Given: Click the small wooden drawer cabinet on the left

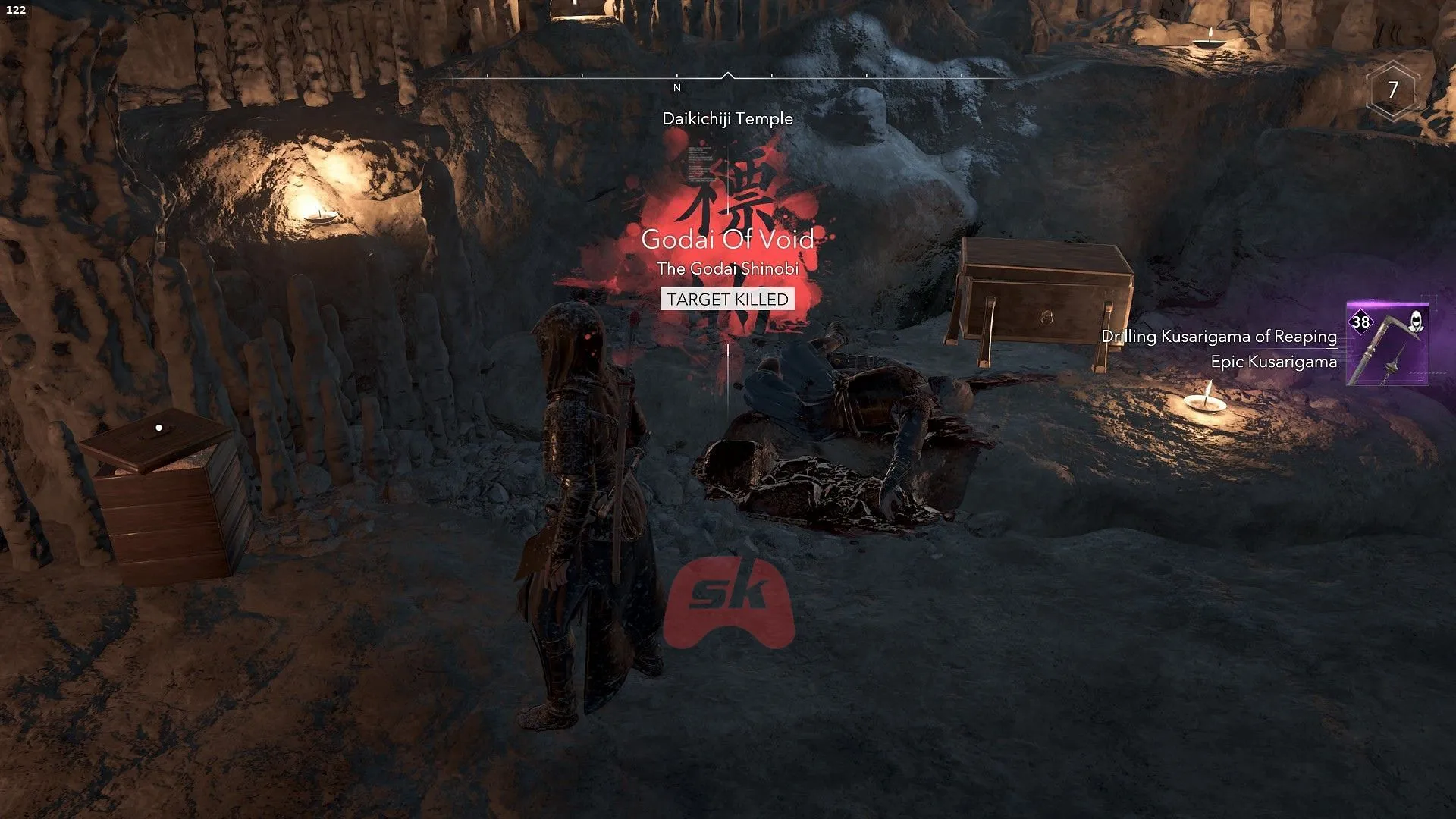Looking at the screenshot, I should point(163,500).
